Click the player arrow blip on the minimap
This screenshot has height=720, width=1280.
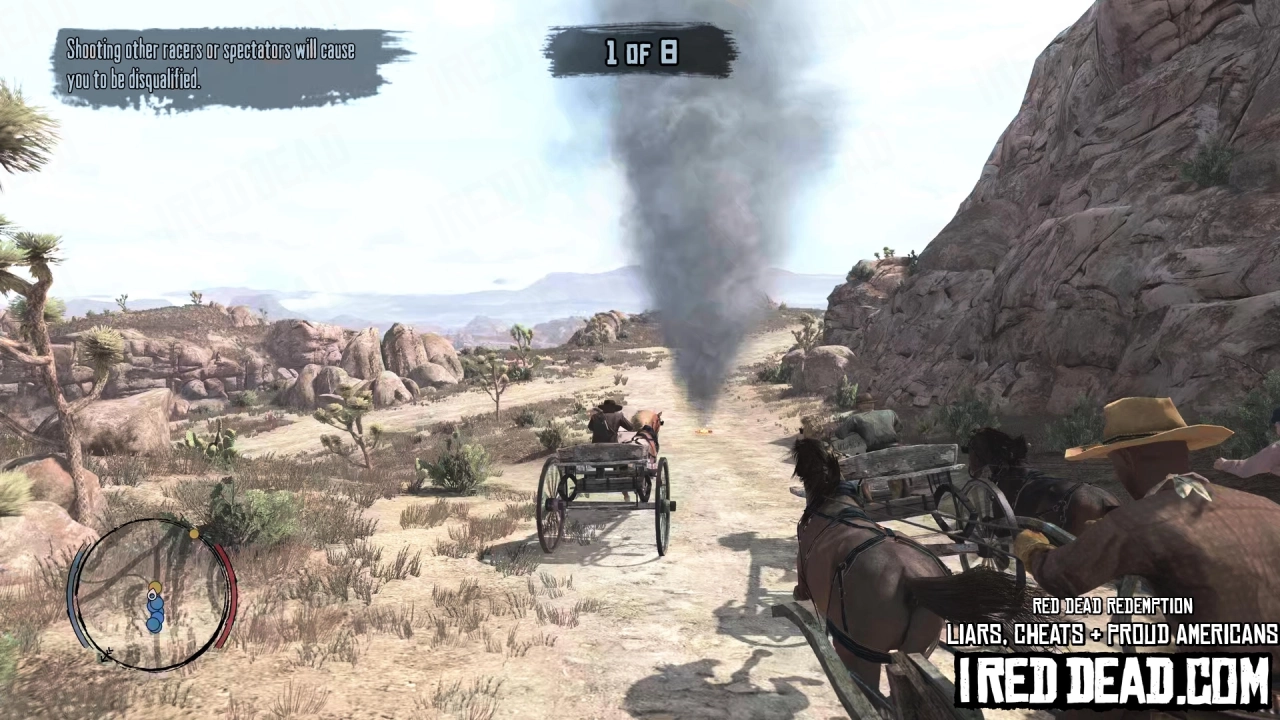coord(152,596)
